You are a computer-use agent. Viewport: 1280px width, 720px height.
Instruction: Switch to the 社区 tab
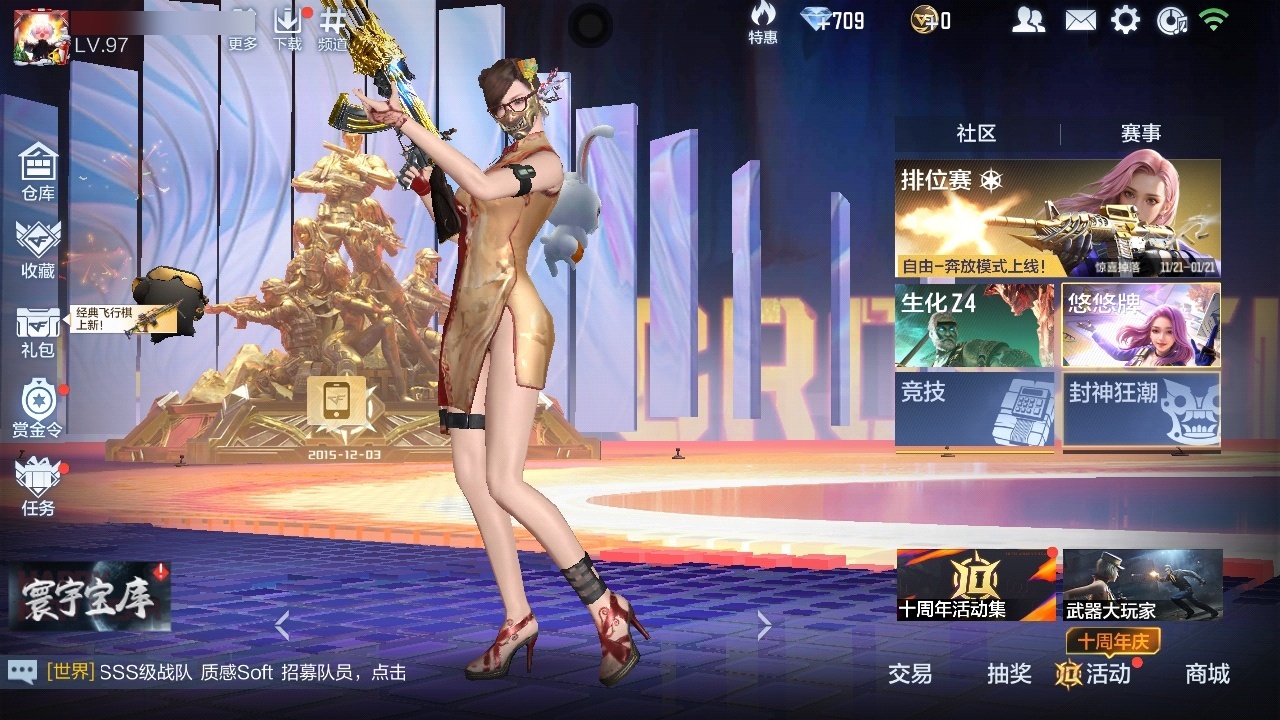click(974, 131)
